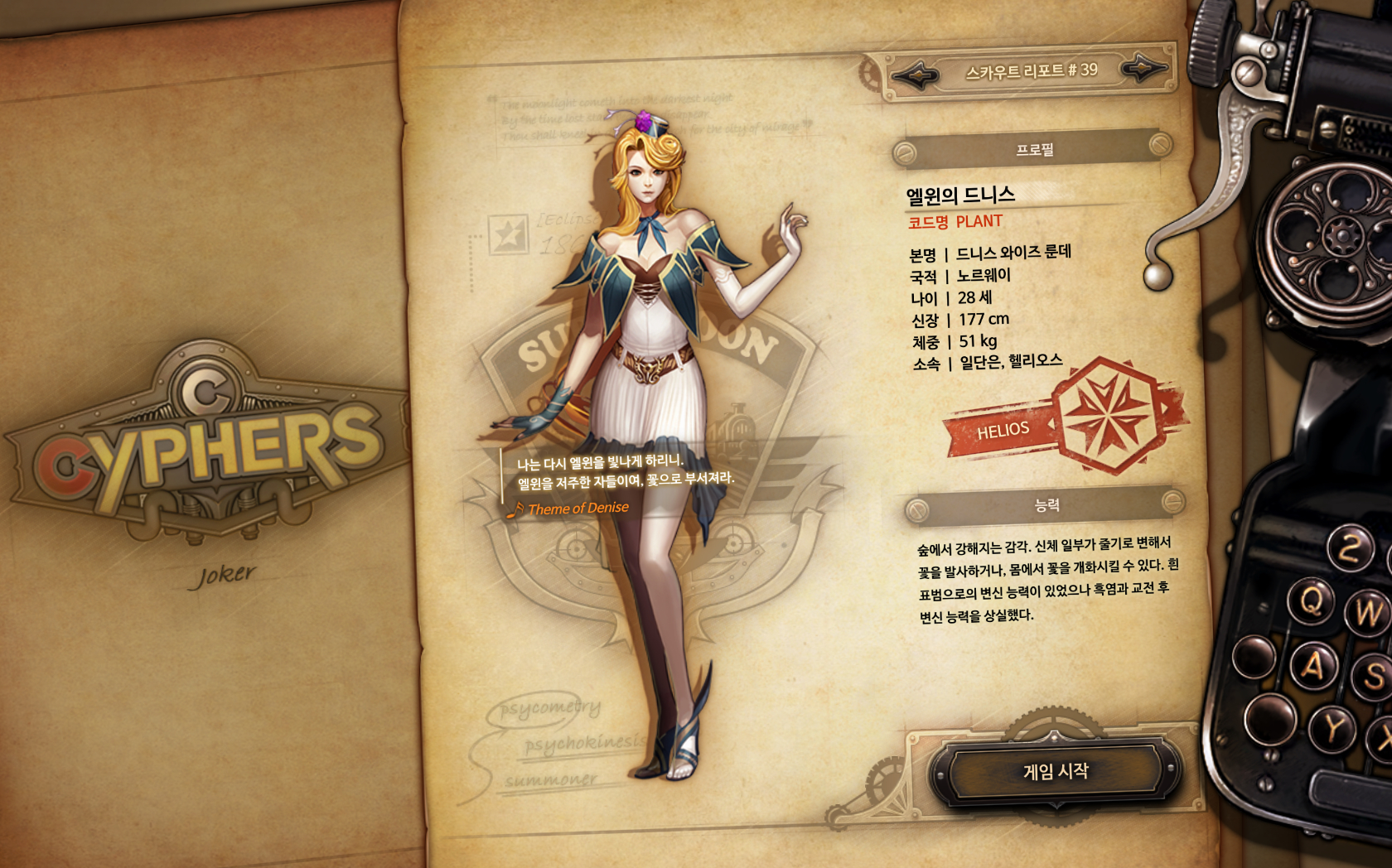1392x868 pixels.
Task: Go to previous scout report arrow
Action: coord(915,77)
